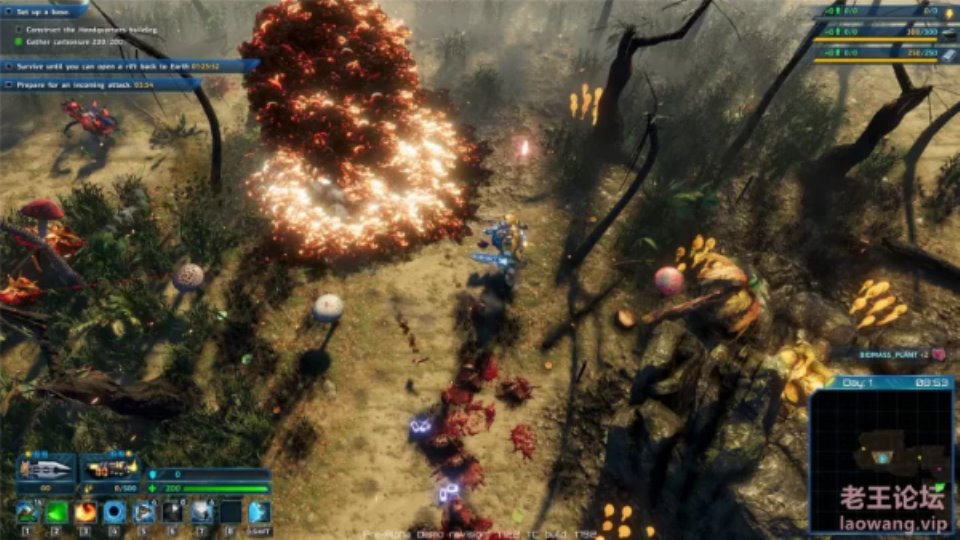
Task: Activate the dark skill in slot 6
Action: 173,511
